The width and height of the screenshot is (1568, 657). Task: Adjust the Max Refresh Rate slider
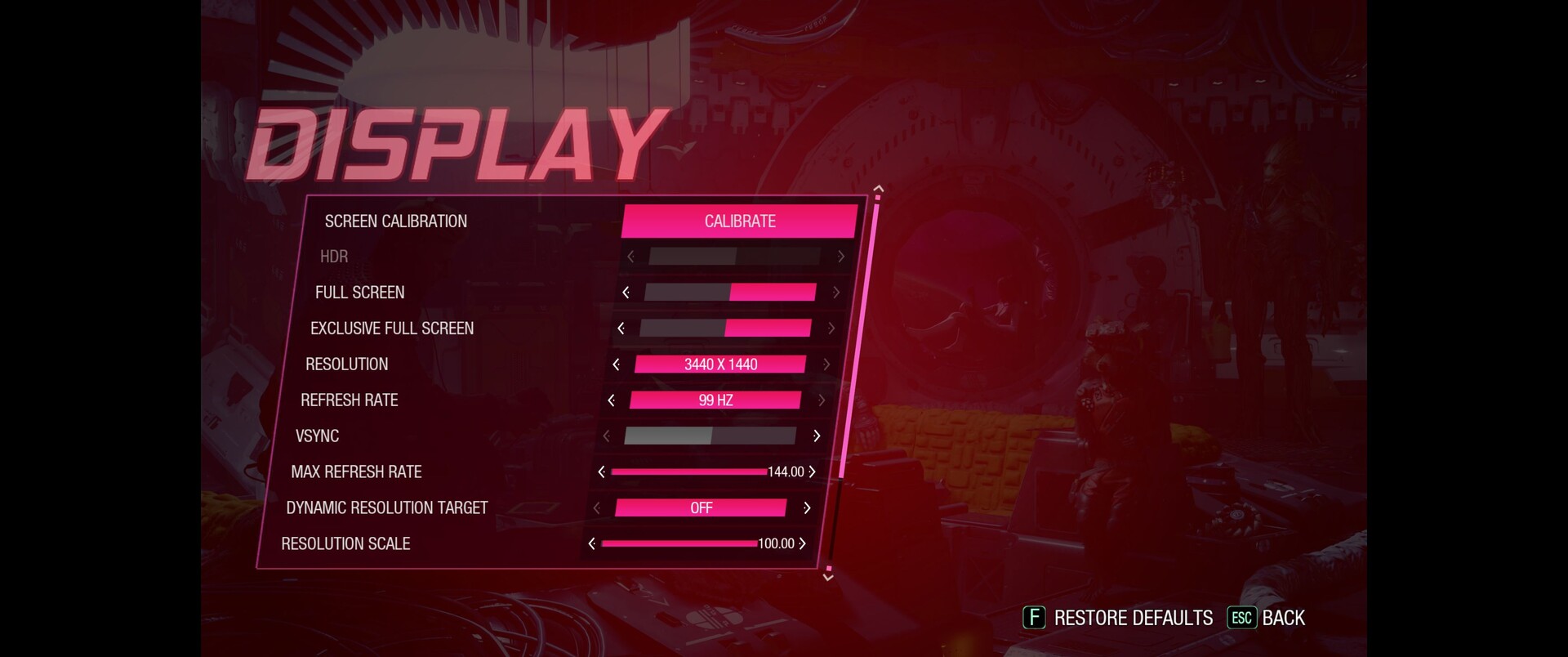coord(688,472)
